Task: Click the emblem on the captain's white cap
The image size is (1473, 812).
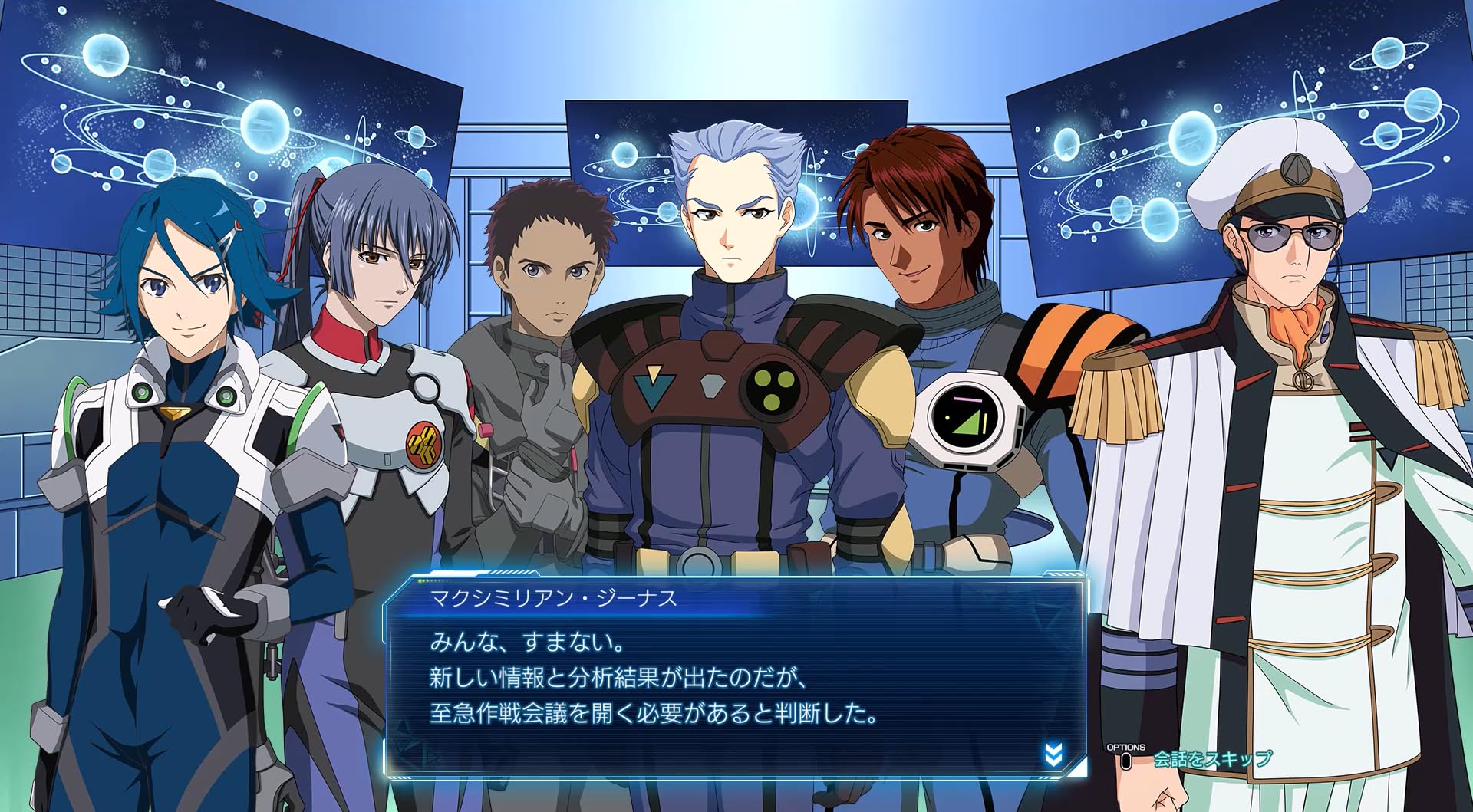Action: (1296, 169)
